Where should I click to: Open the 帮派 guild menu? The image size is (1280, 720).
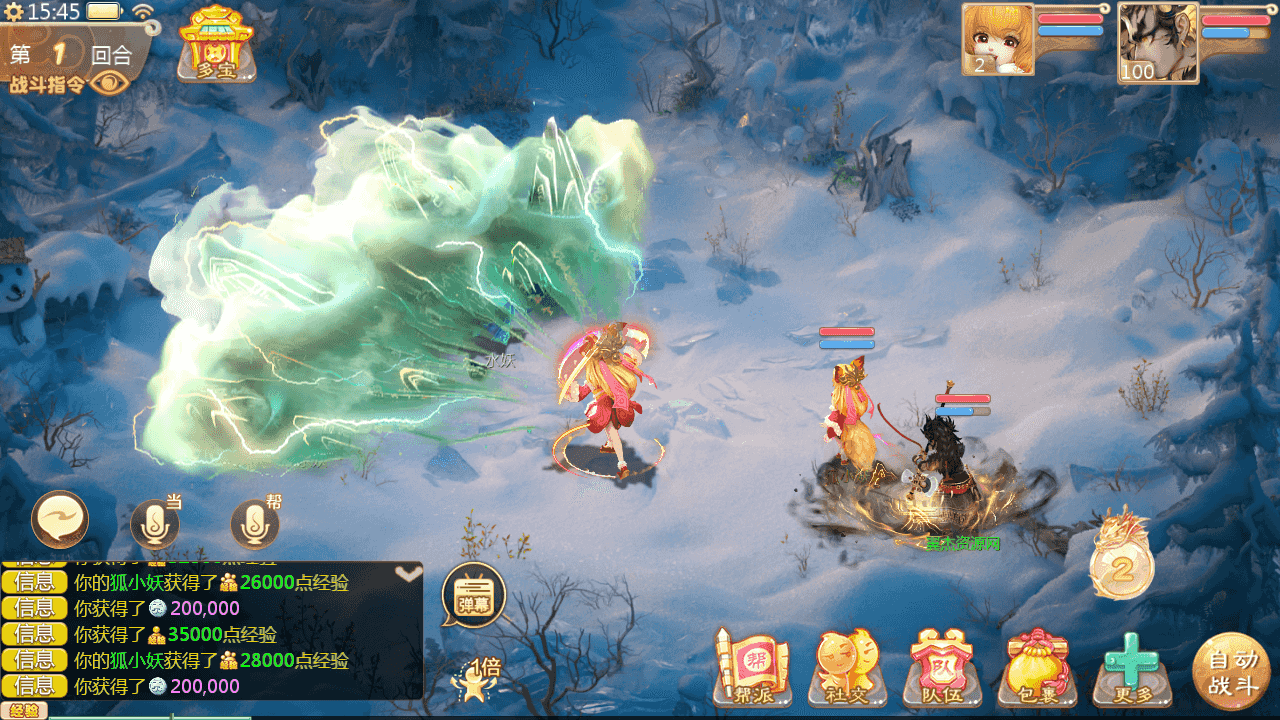752,667
